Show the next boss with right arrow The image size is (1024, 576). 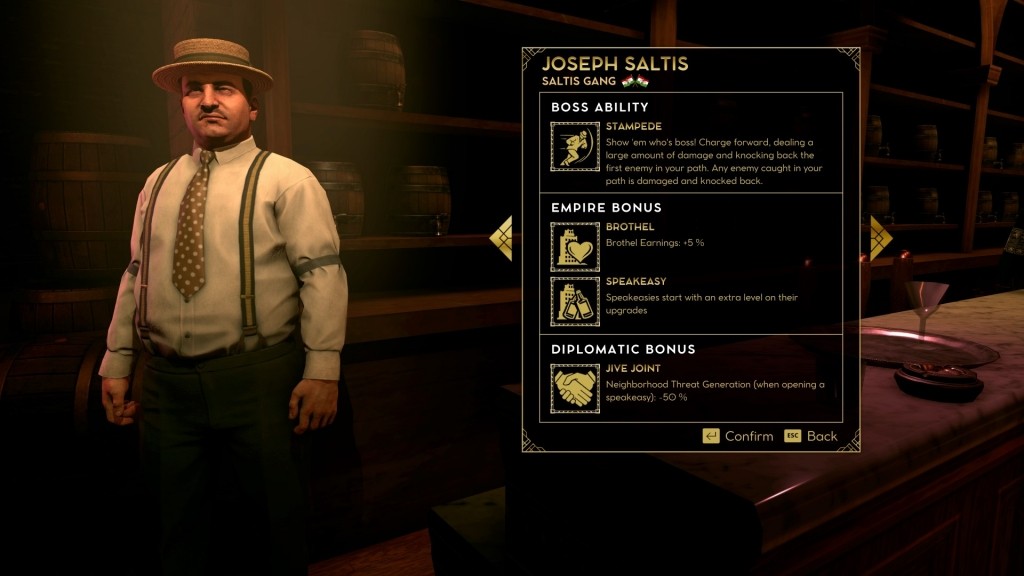coord(879,239)
